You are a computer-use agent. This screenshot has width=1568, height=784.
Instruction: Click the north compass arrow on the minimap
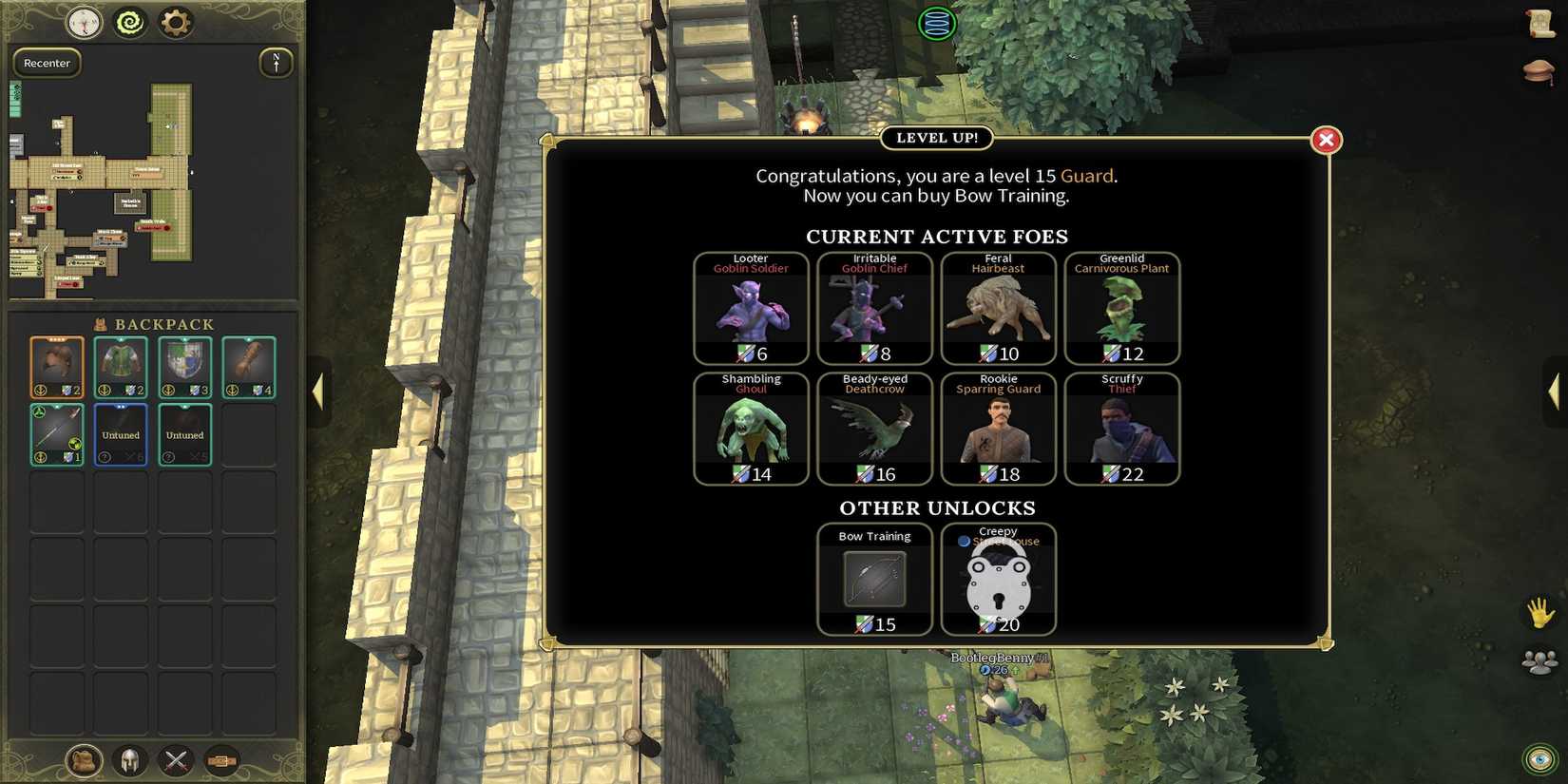pyautogui.click(x=276, y=63)
